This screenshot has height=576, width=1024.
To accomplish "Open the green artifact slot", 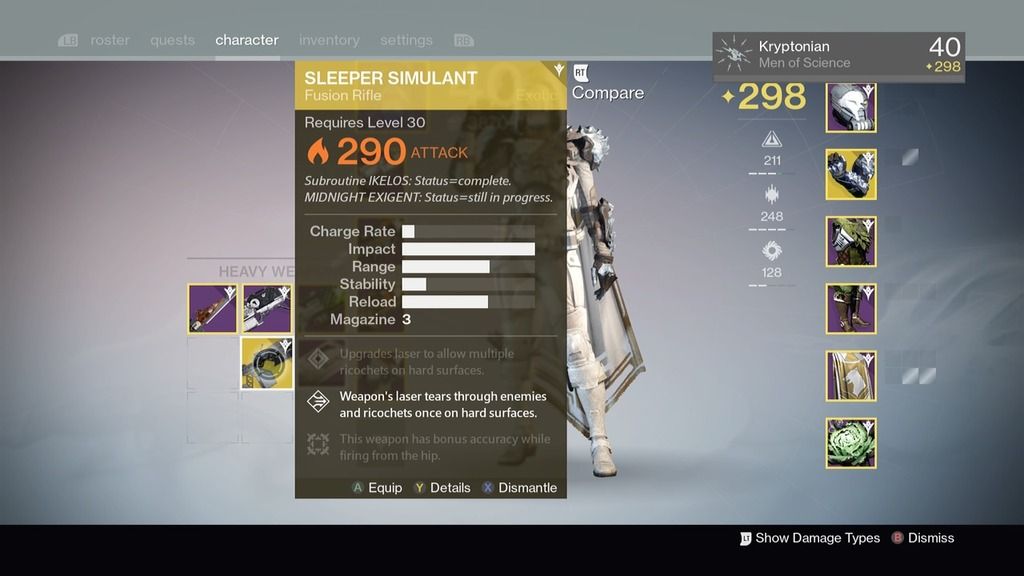I will [x=851, y=442].
